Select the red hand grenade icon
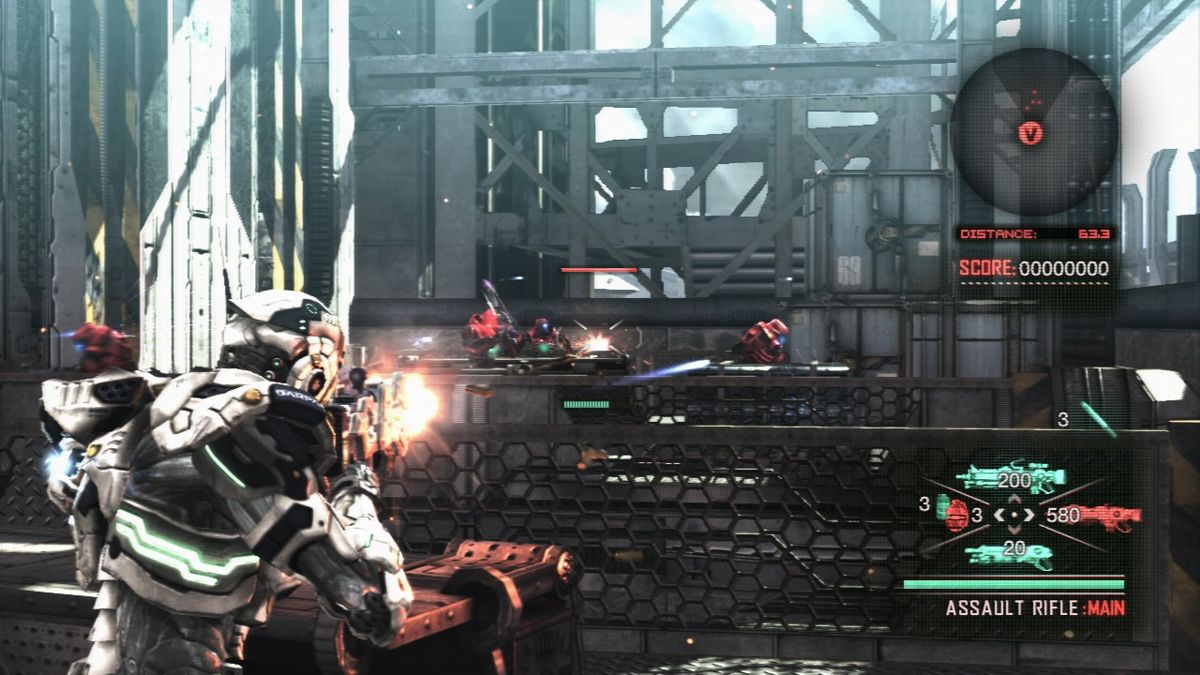 tap(955, 514)
